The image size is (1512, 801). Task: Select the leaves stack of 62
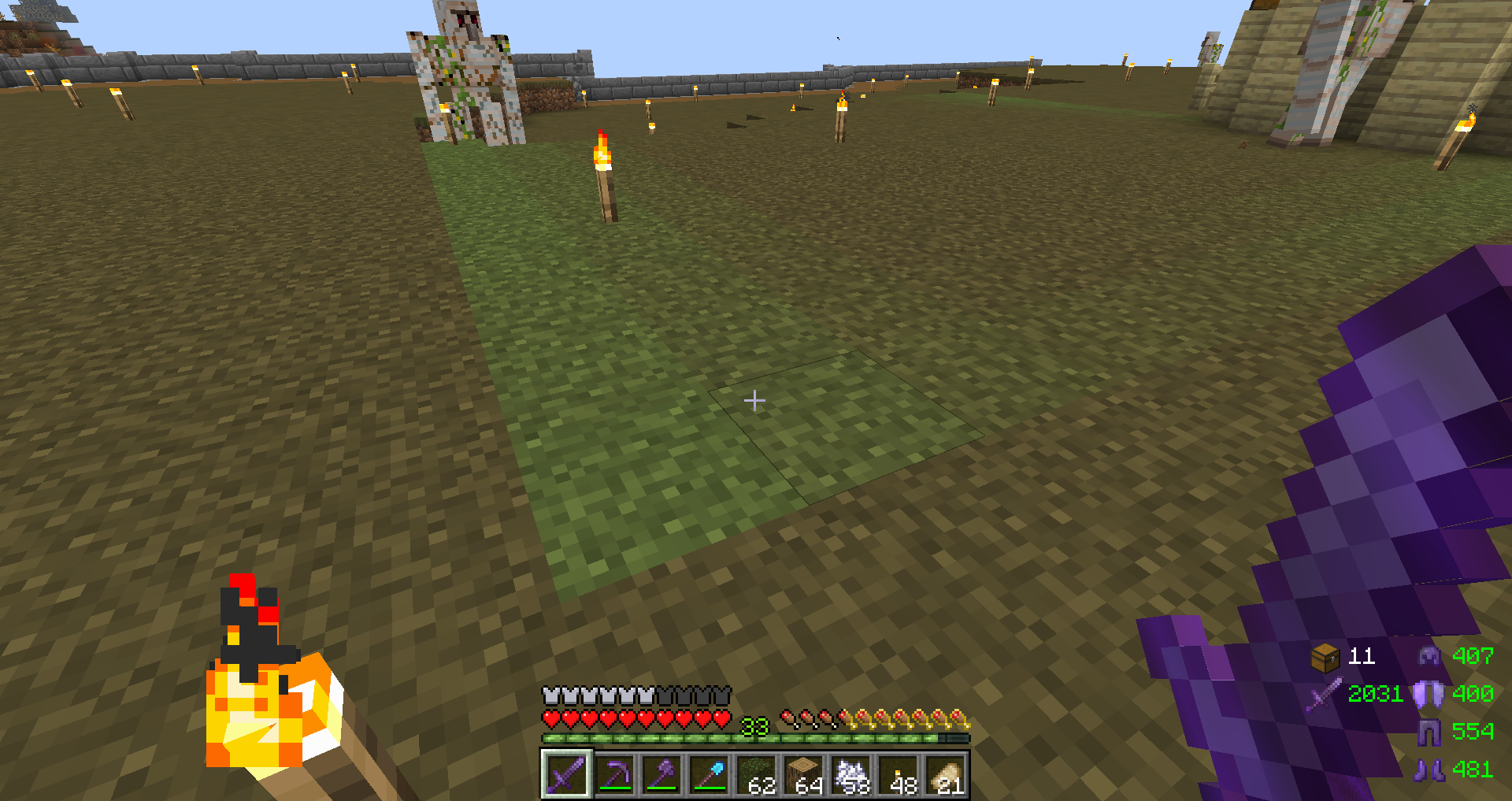[757, 775]
